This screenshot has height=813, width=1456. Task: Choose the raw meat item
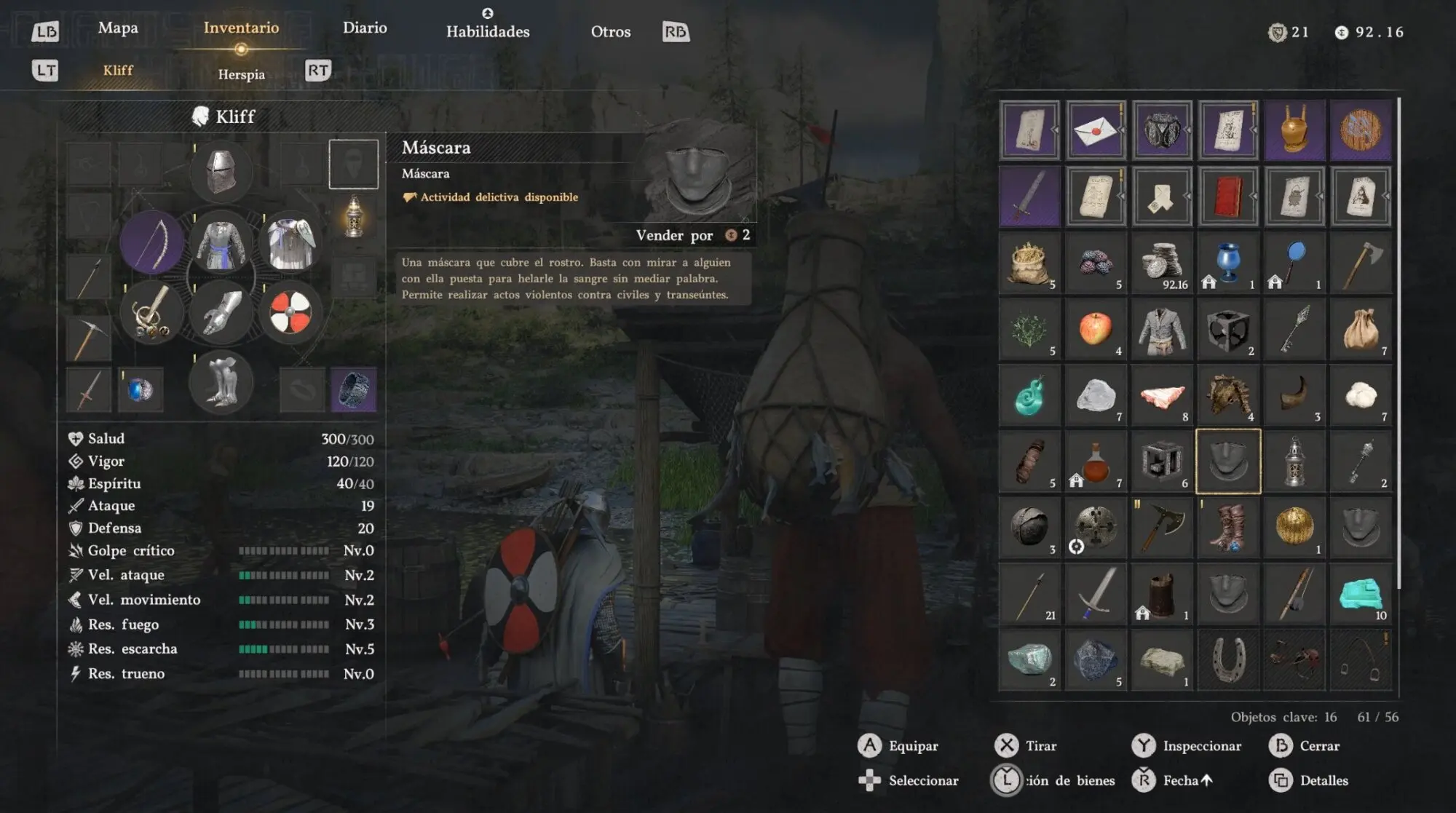click(x=1162, y=396)
